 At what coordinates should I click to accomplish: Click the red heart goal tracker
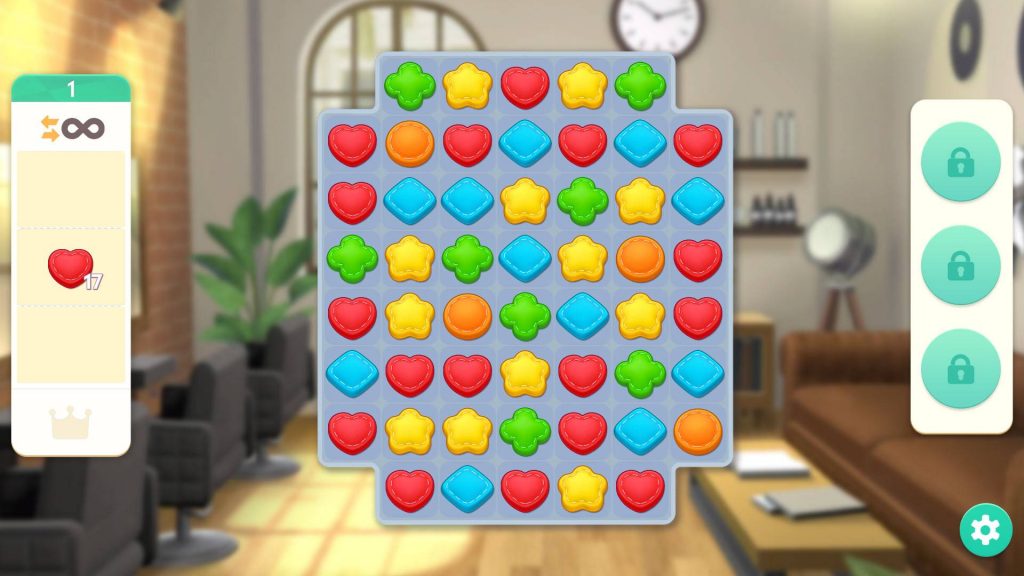coord(71,268)
